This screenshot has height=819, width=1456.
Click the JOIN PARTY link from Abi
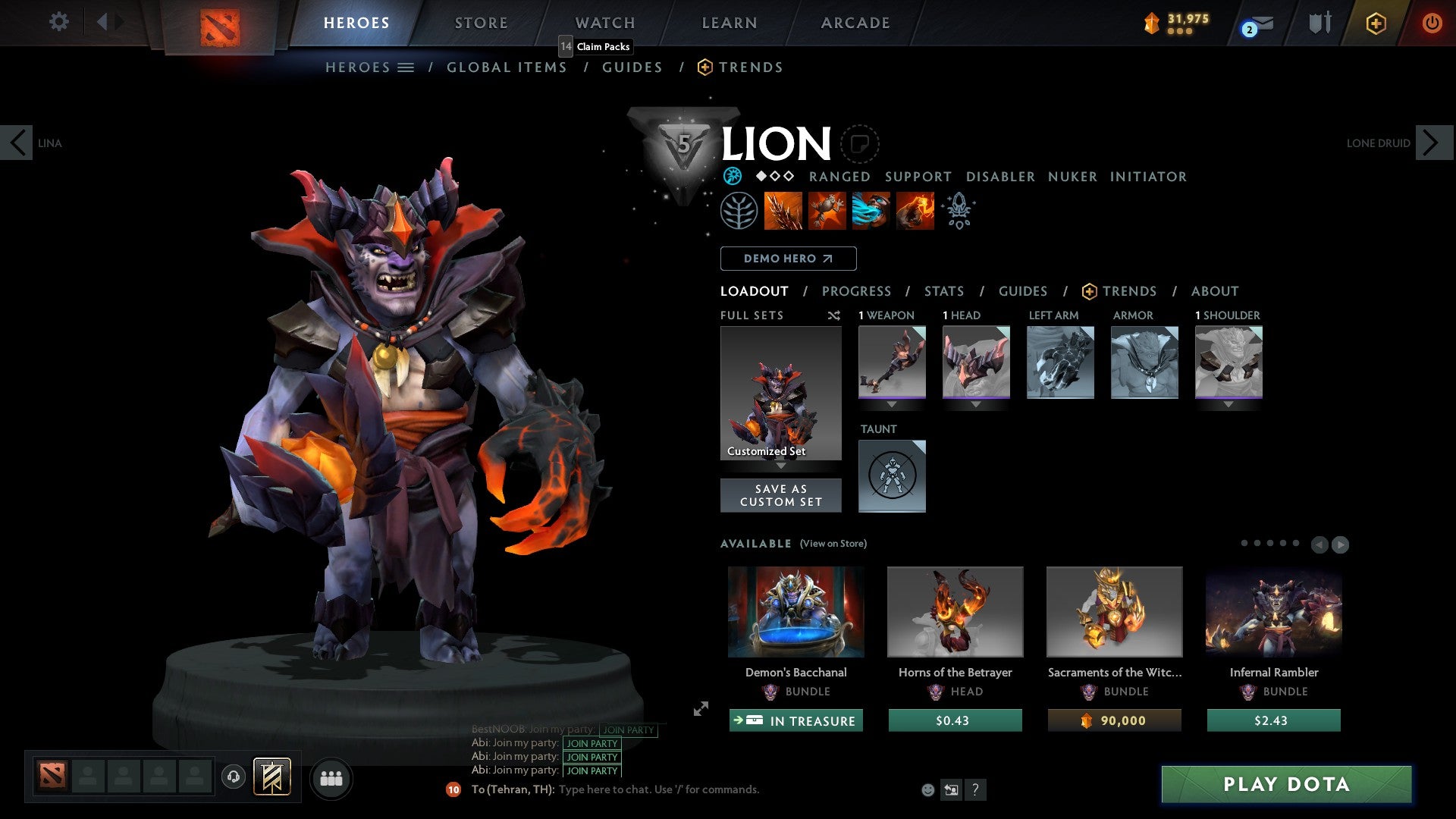click(x=591, y=744)
